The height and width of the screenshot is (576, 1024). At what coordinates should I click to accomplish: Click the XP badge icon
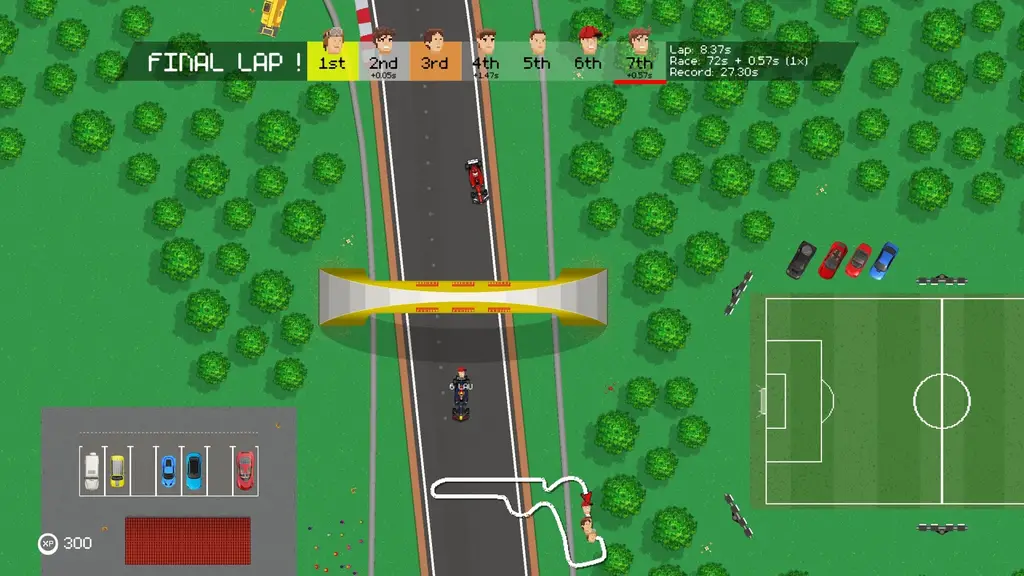tap(48, 543)
